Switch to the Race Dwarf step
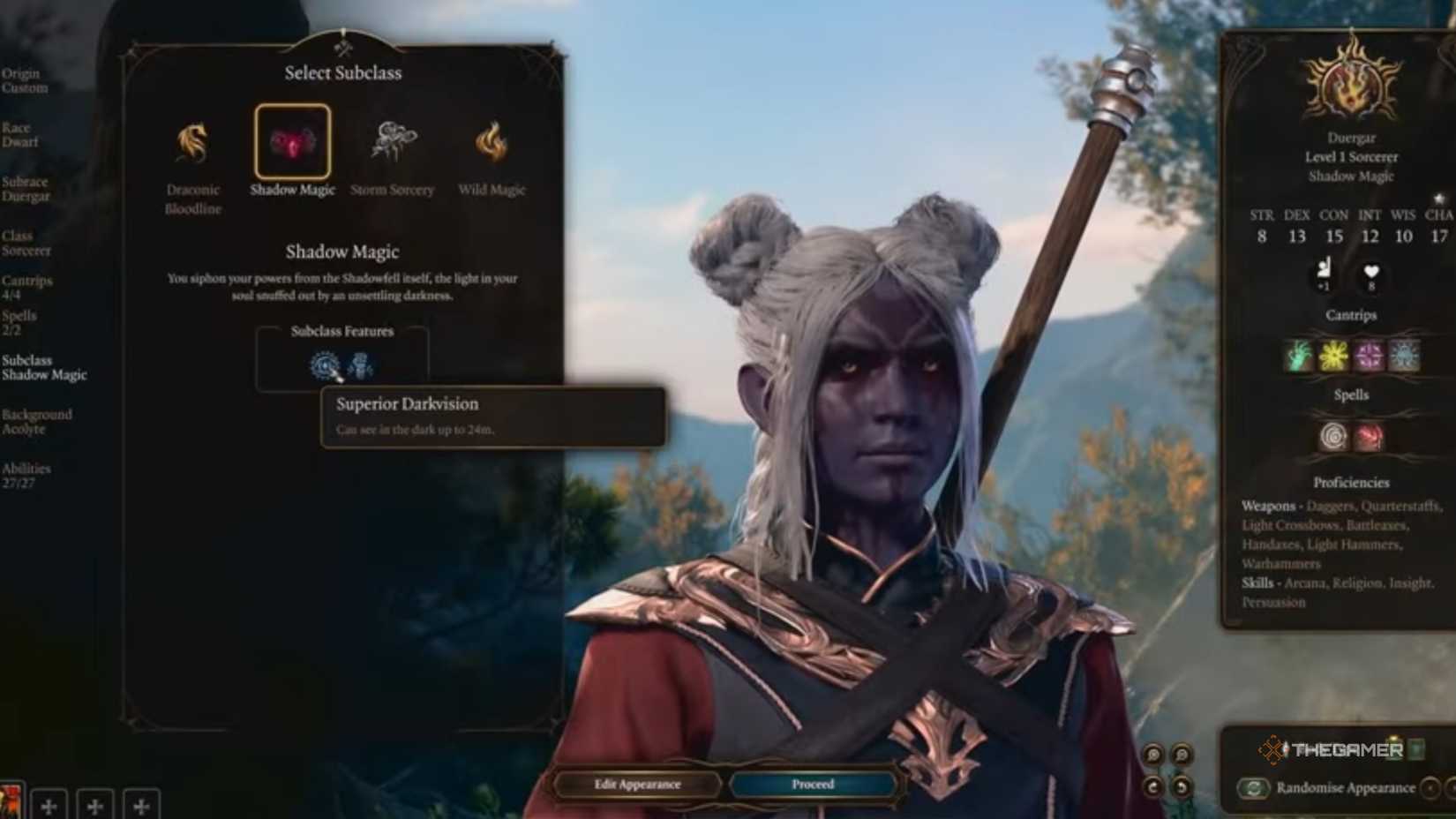1456x819 pixels. (22, 134)
